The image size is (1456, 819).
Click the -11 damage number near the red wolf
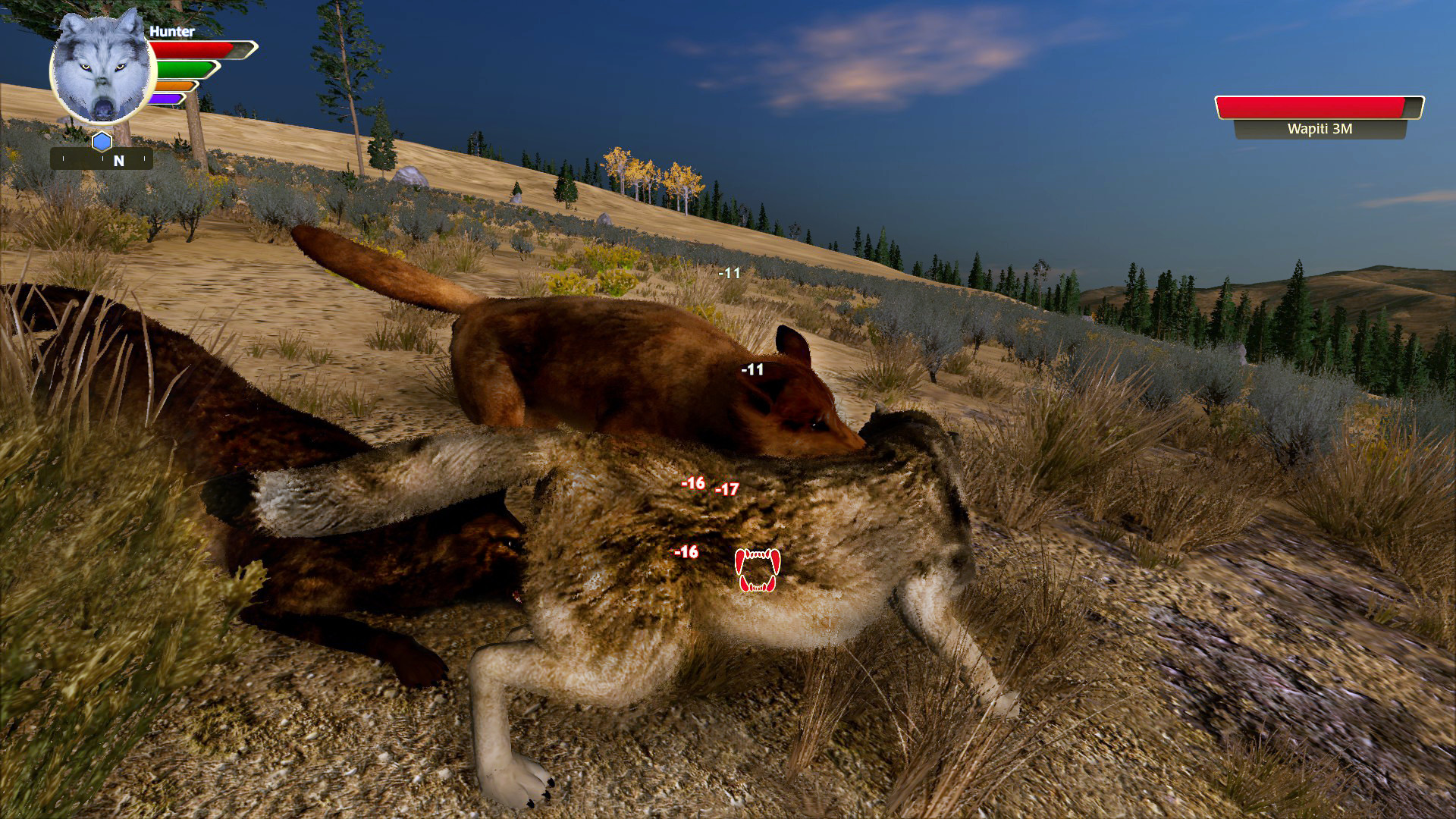(x=752, y=369)
